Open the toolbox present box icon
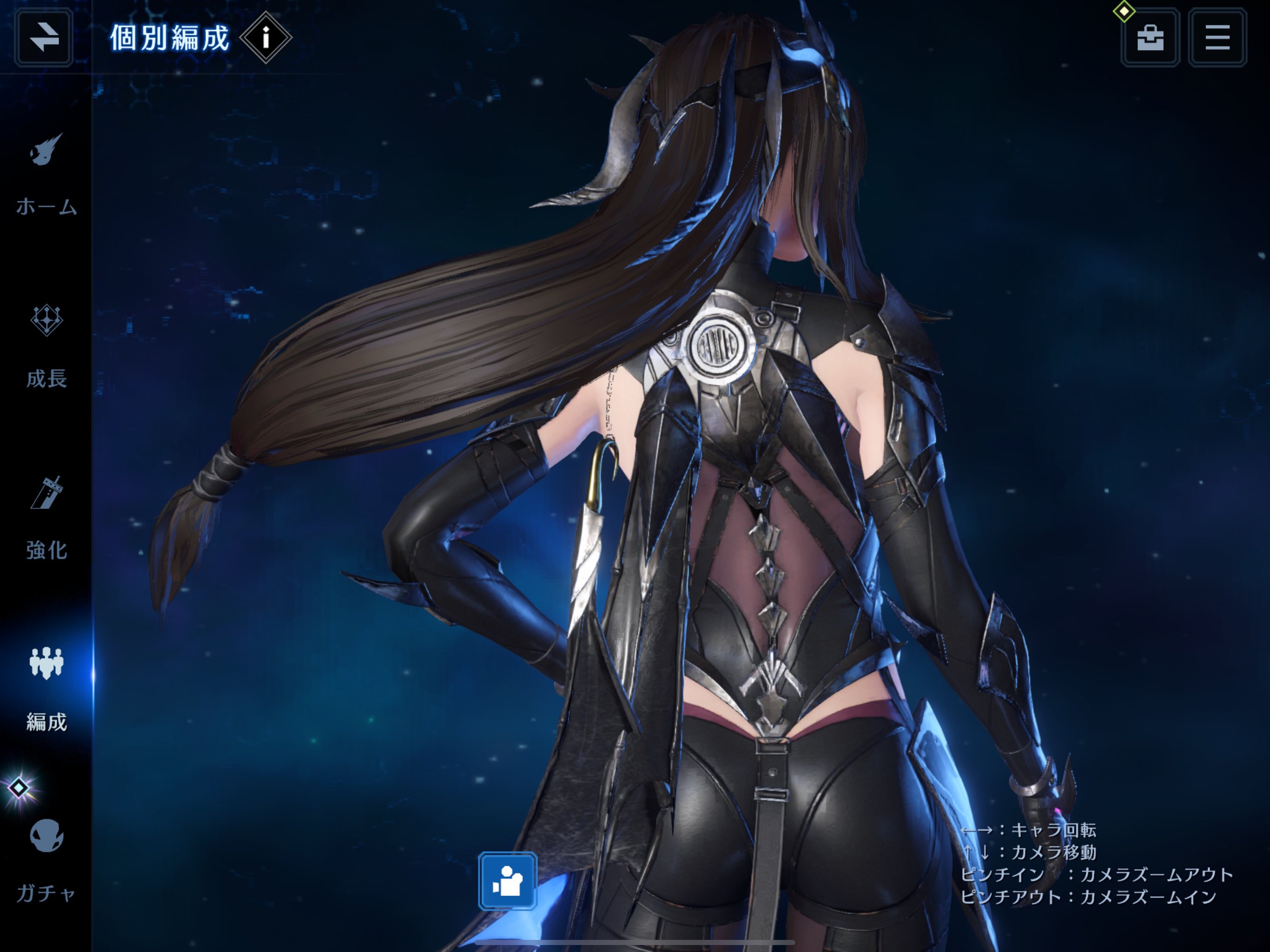The width and height of the screenshot is (1270, 952). click(1150, 38)
